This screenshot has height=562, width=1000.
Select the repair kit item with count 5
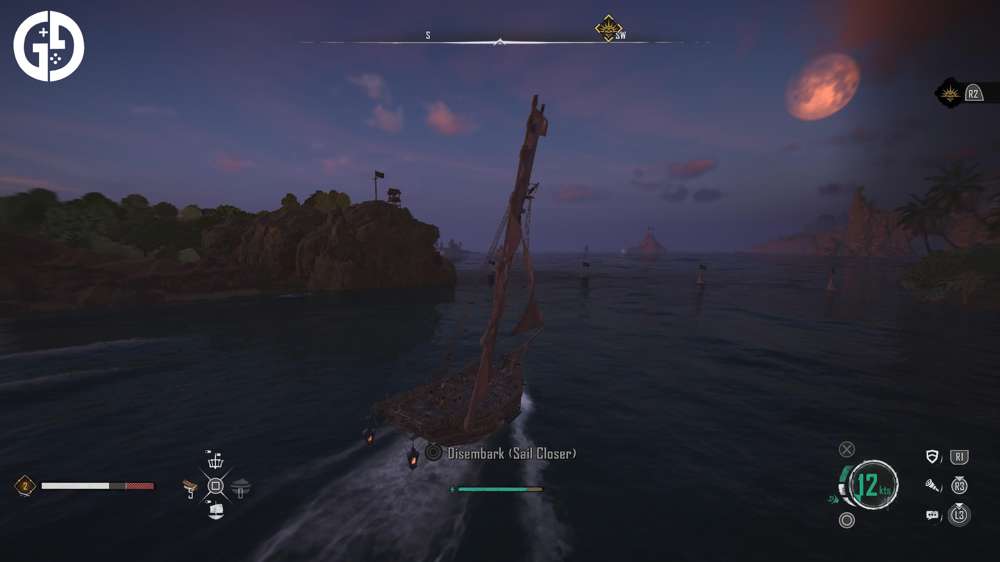coord(190,488)
